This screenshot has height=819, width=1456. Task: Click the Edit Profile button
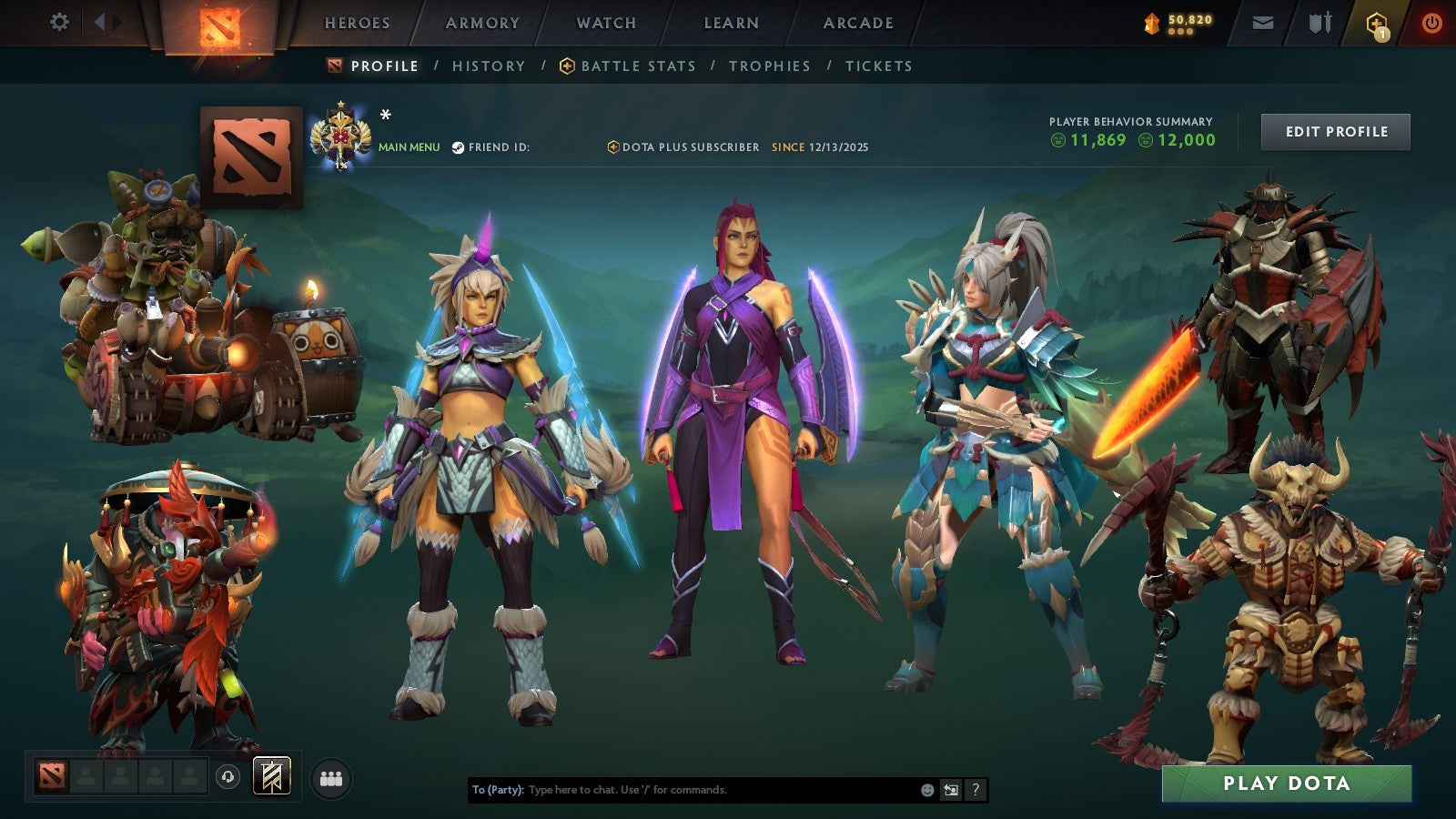pyautogui.click(x=1334, y=131)
